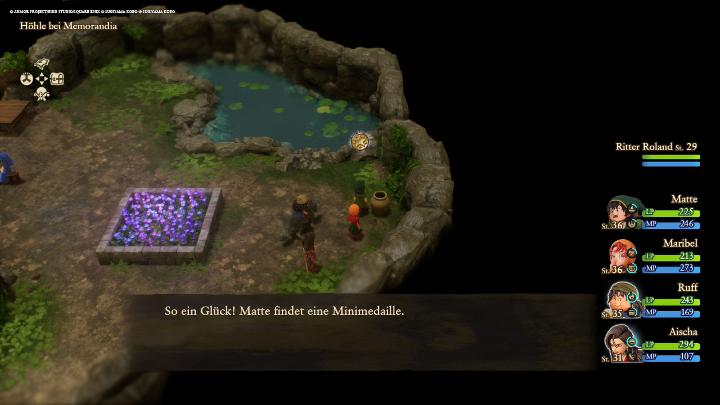Click Aischa's character portrait
This screenshot has height=405, width=720.
point(622,343)
